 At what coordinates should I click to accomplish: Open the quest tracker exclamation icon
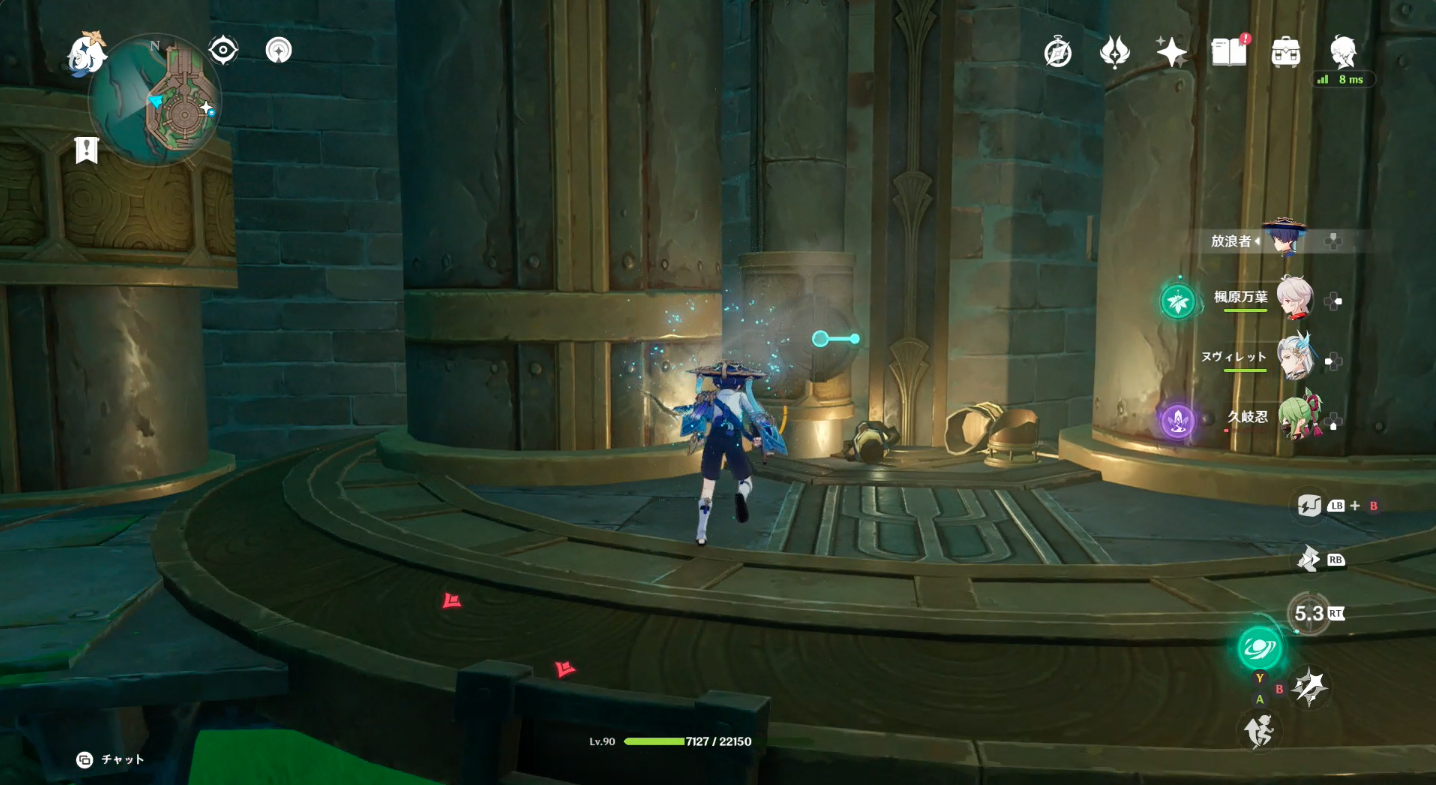(x=87, y=150)
